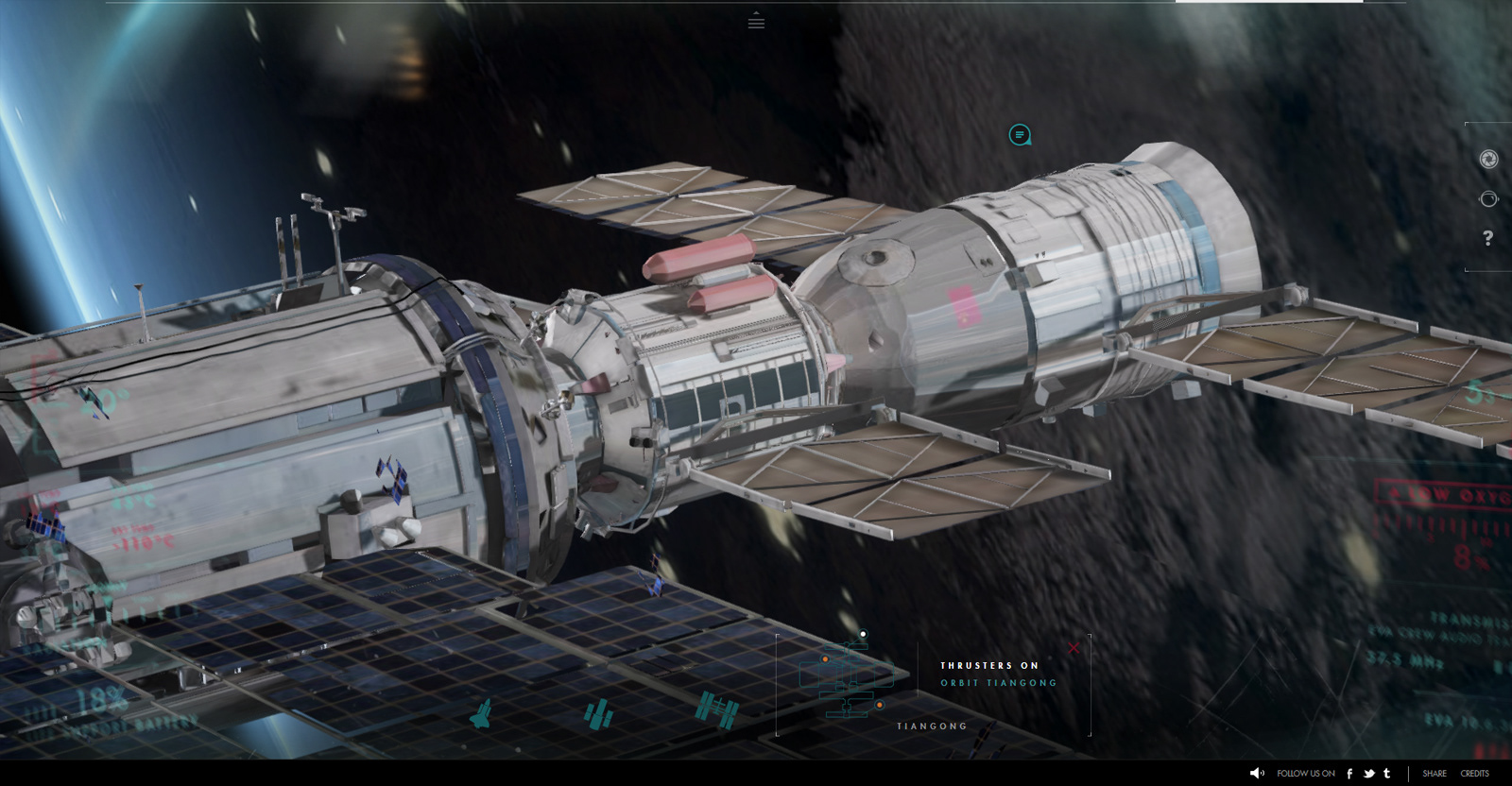1512x786 pixels.
Task: Click the Share link
Action: point(1435,773)
